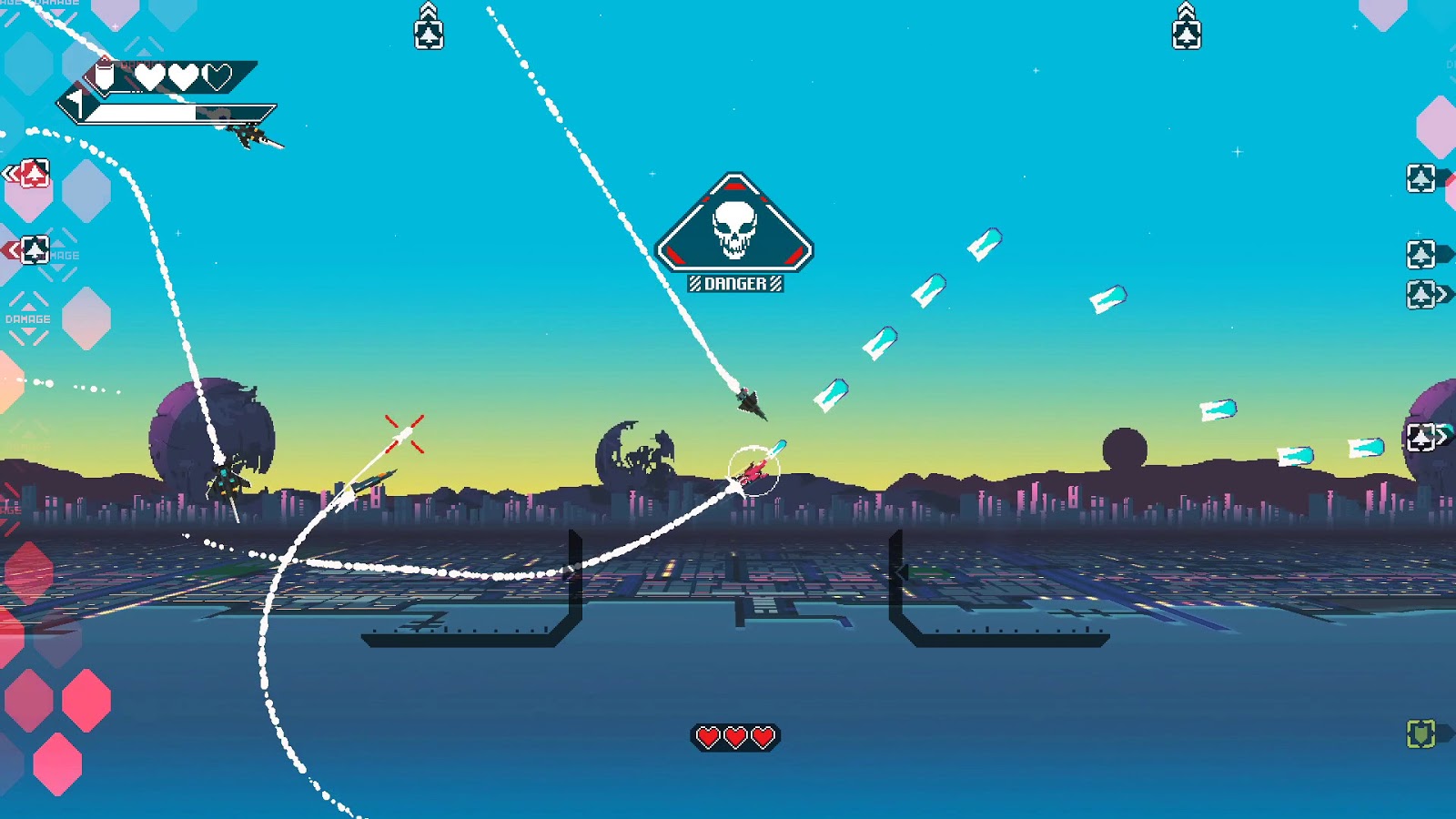Click the chevron arrows beside the red enemy indicator

(11, 171)
